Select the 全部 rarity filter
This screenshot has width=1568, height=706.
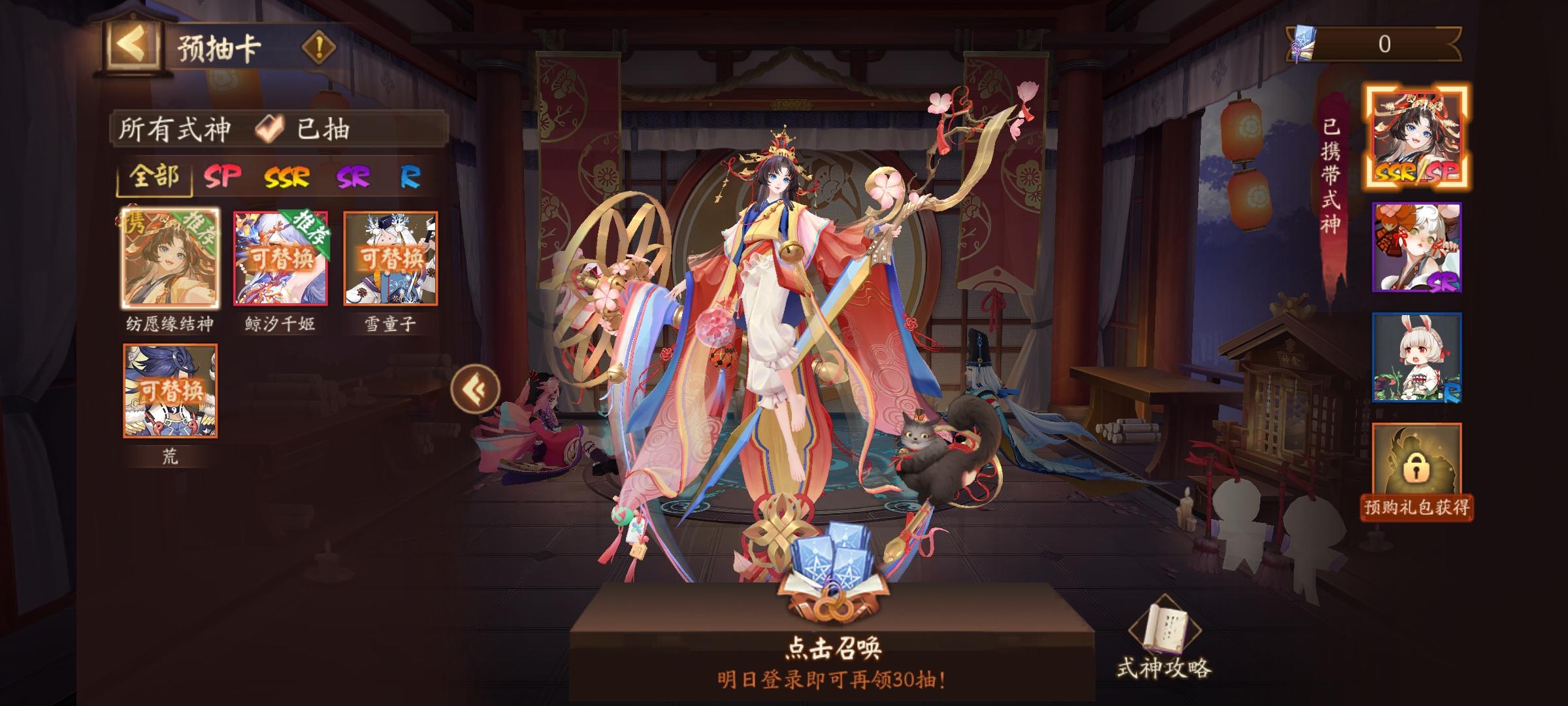click(154, 176)
